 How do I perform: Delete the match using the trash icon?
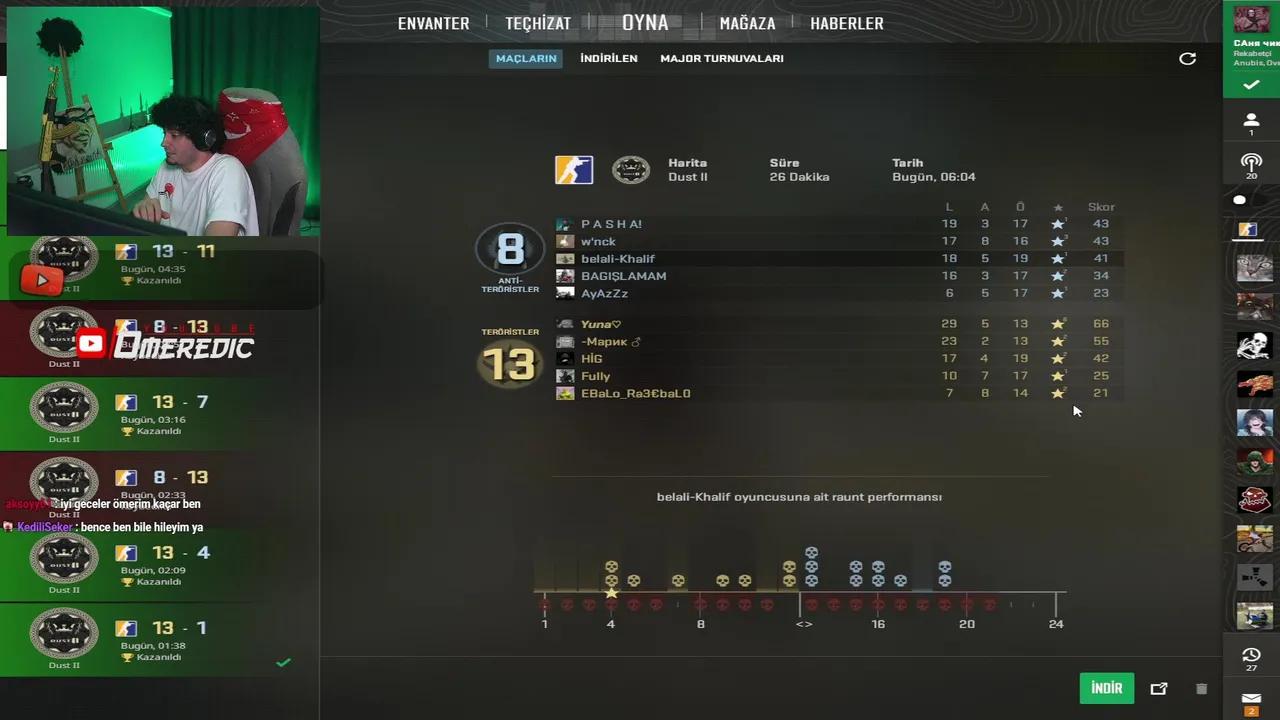tap(1201, 688)
